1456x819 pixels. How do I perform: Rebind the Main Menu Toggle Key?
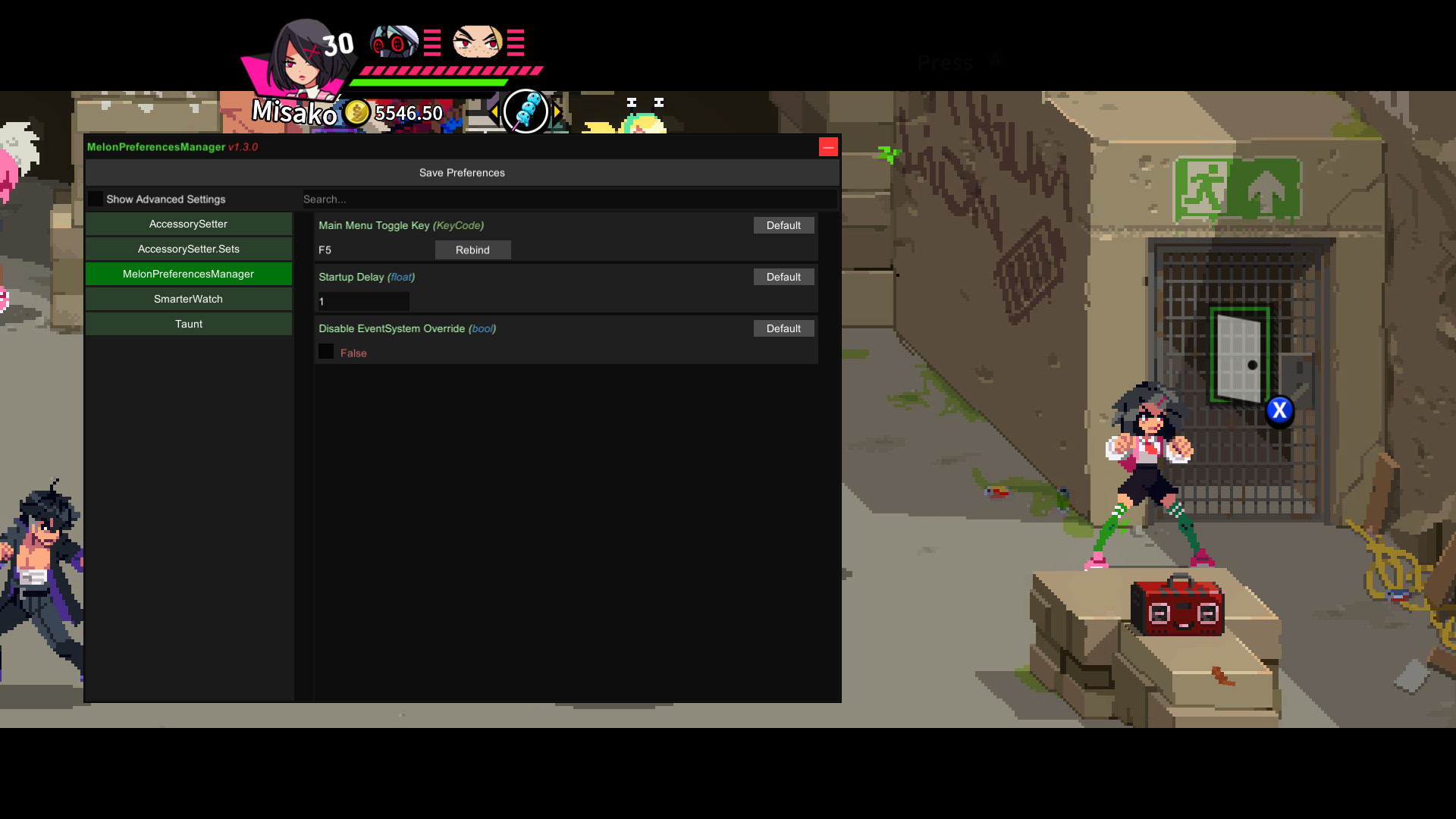472,249
